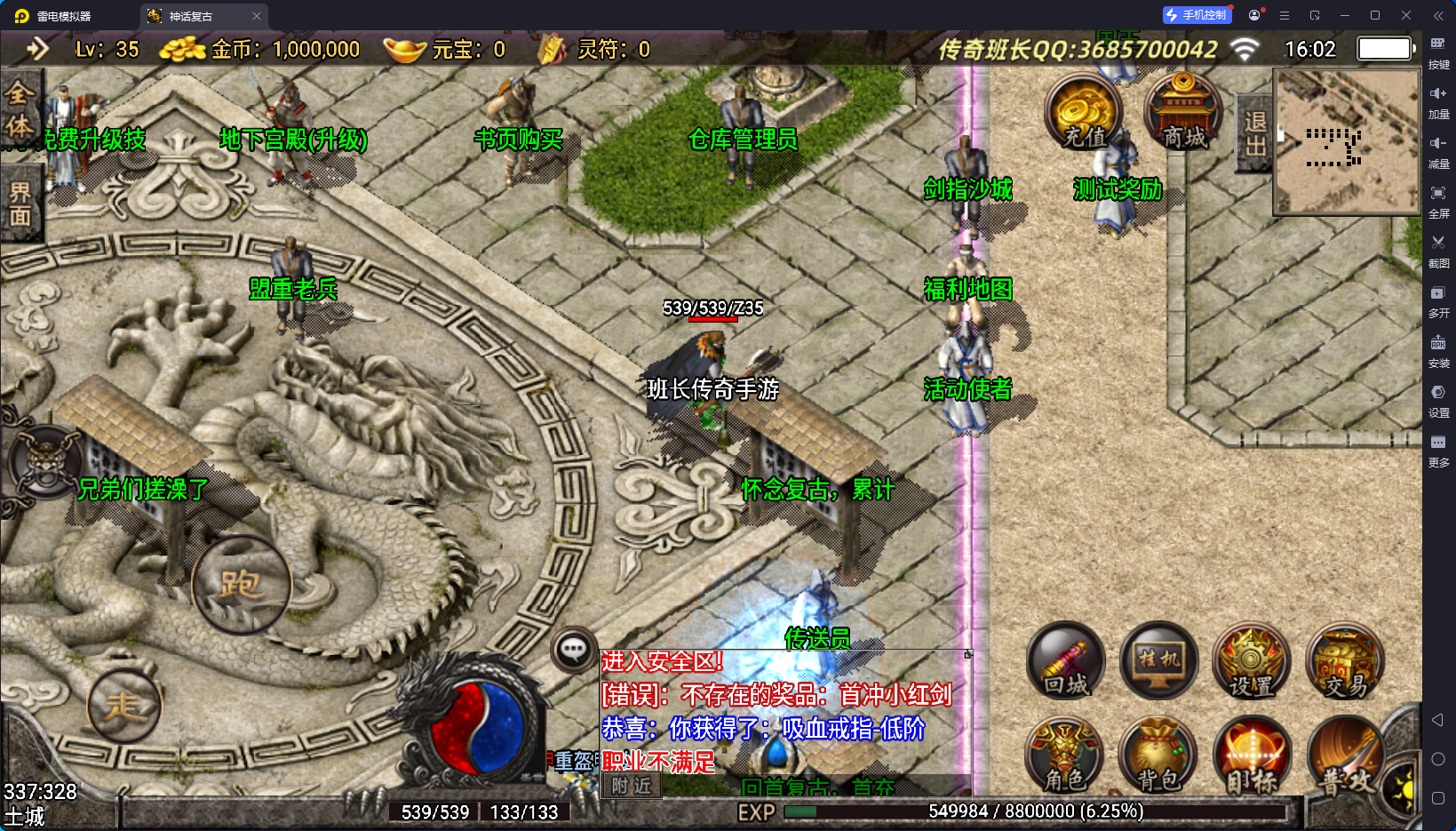Viewport: 1456px width, 831px height.
Task: Click the 退出 exit button
Action: 1254,133
